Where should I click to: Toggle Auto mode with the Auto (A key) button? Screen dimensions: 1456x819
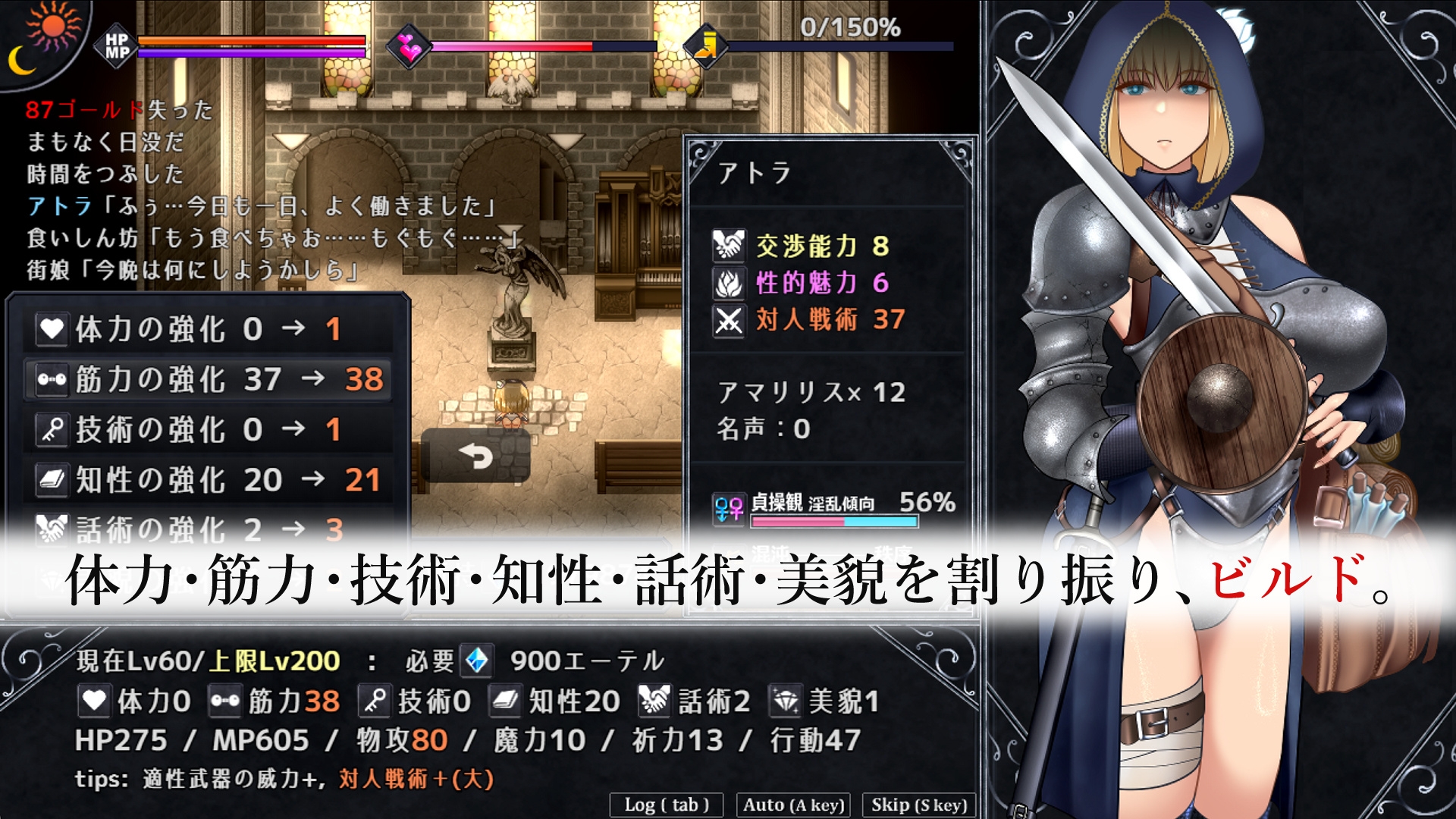(x=793, y=805)
